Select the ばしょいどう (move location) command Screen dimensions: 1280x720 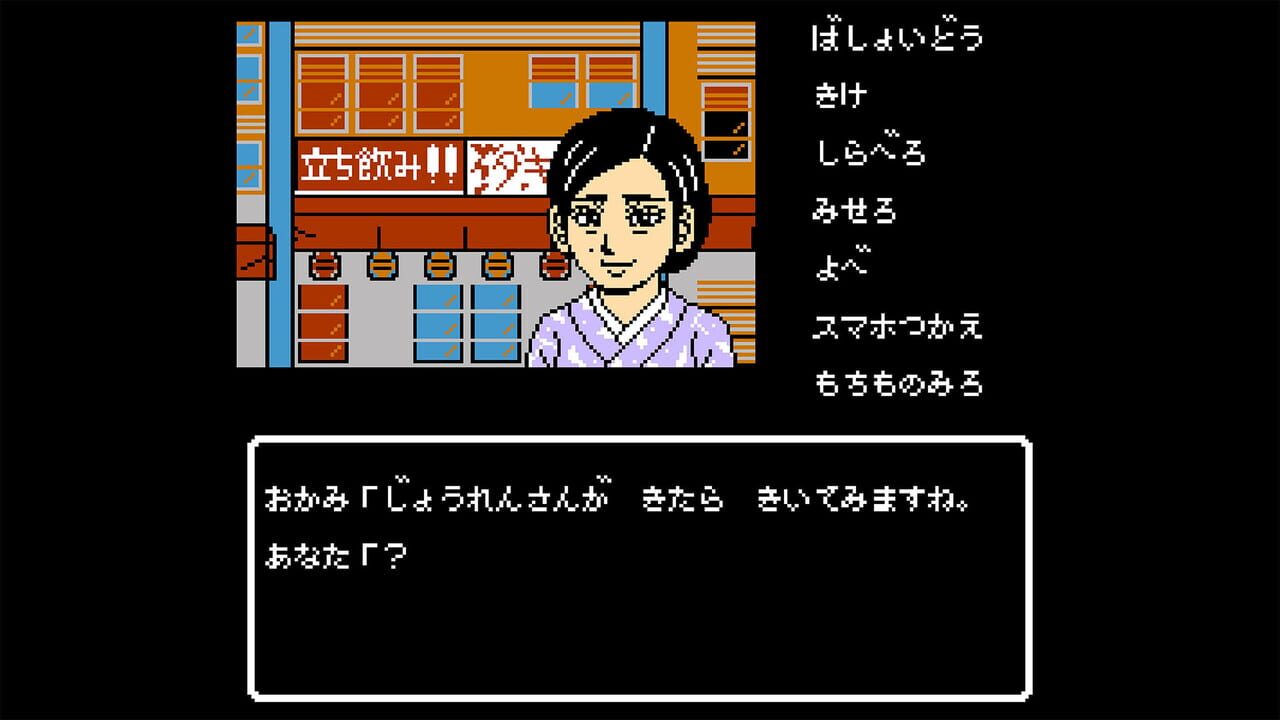[897, 36]
